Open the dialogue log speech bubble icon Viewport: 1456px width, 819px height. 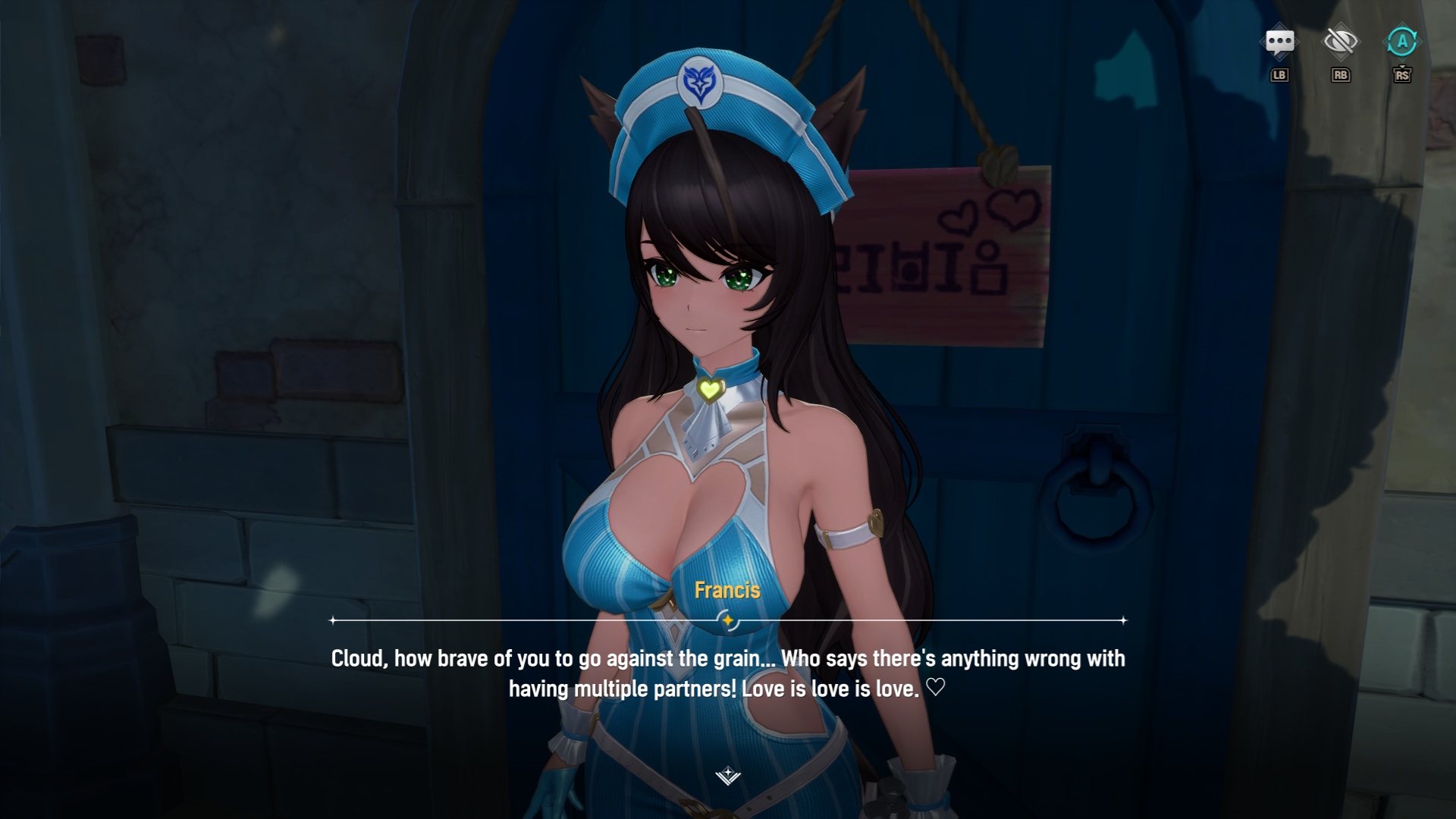pos(1279,42)
